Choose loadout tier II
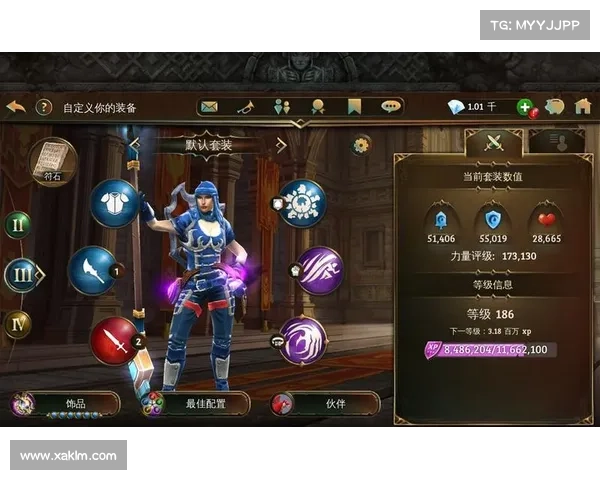The image size is (600, 480). coord(17,225)
